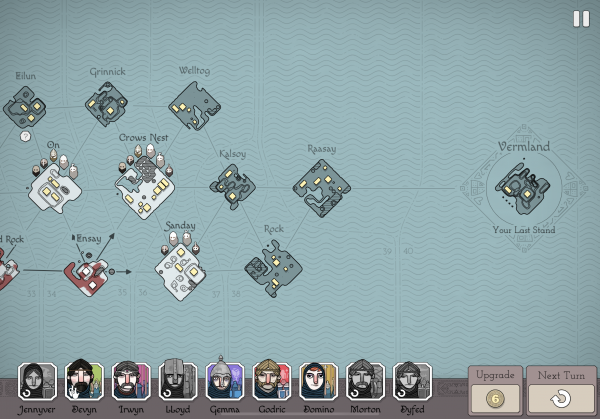Viewport: 600px width, 419px height.
Task: Select Kalsoy island on the map
Action: (x=233, y=184)
